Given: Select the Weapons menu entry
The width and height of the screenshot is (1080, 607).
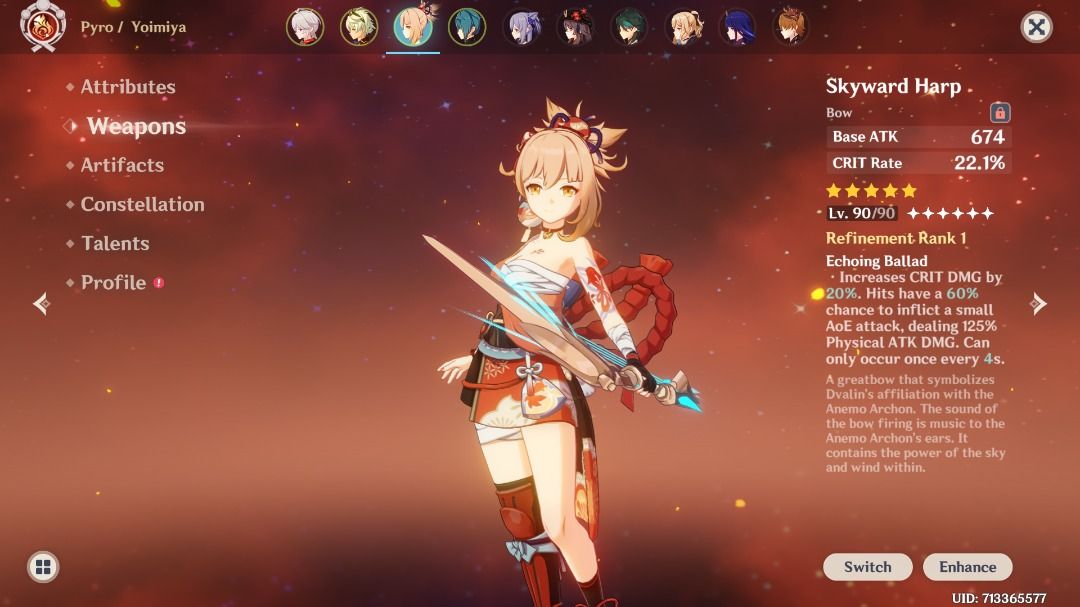Looking at the screenshot, I should click(136, 126).
